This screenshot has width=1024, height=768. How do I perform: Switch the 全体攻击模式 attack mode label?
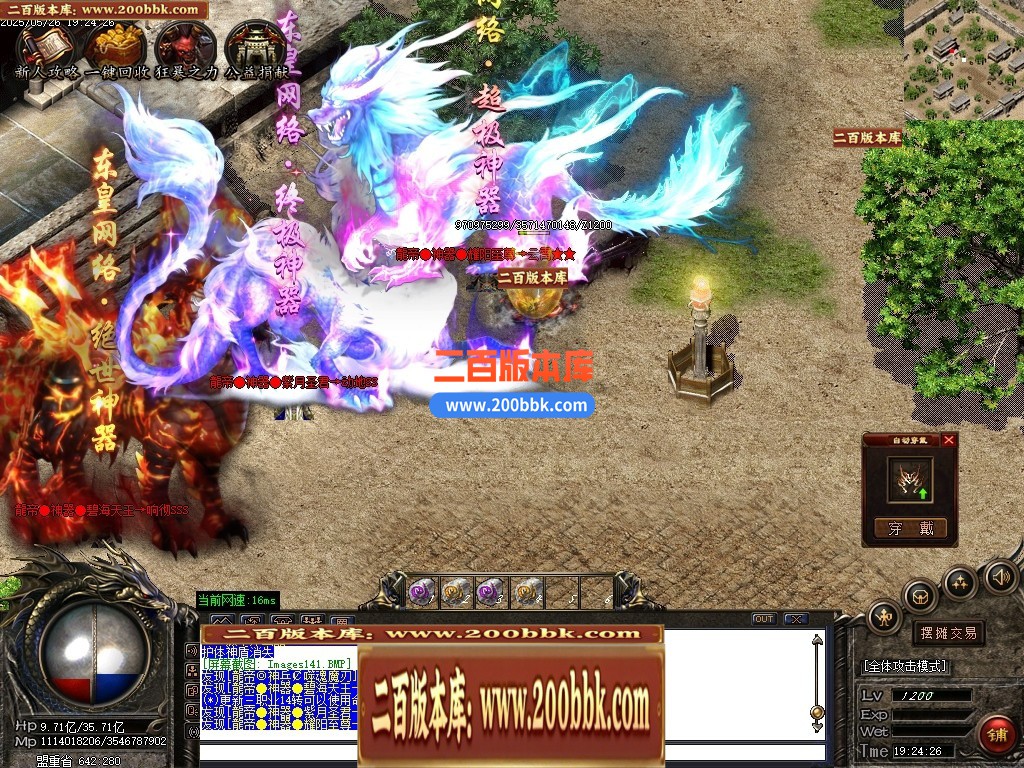(906, 666)
